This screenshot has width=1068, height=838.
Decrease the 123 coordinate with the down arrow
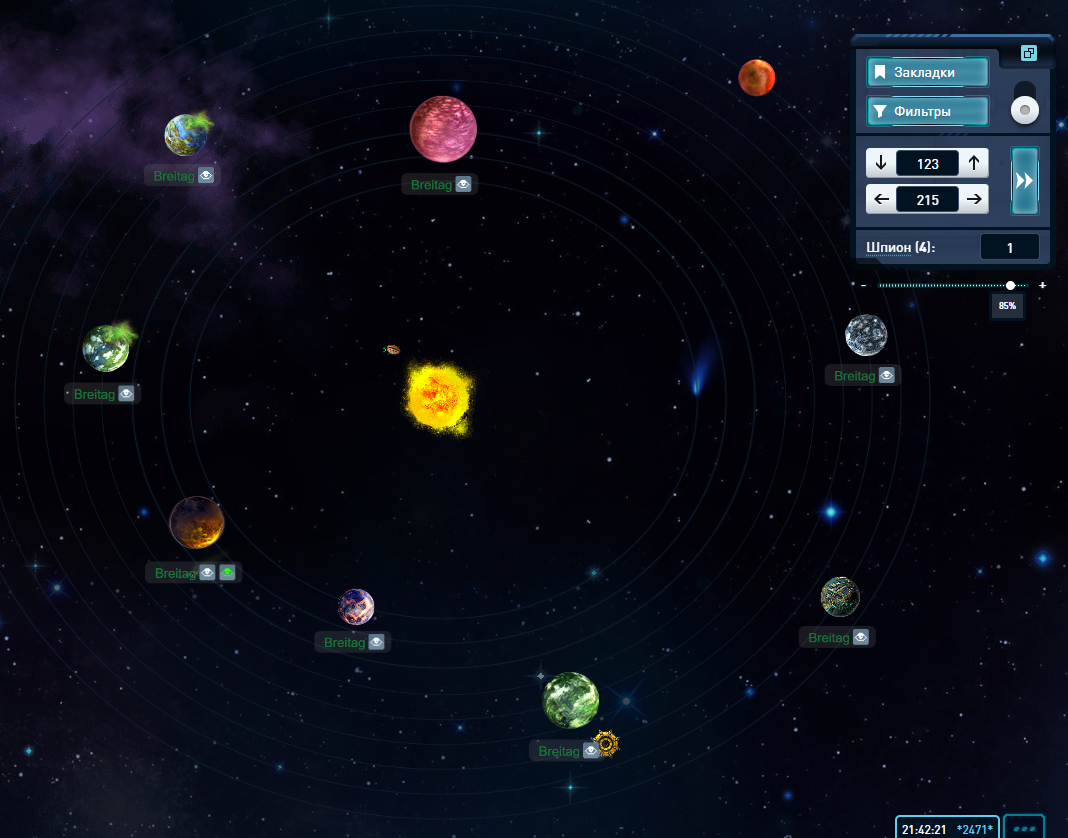tap(881, 163)
